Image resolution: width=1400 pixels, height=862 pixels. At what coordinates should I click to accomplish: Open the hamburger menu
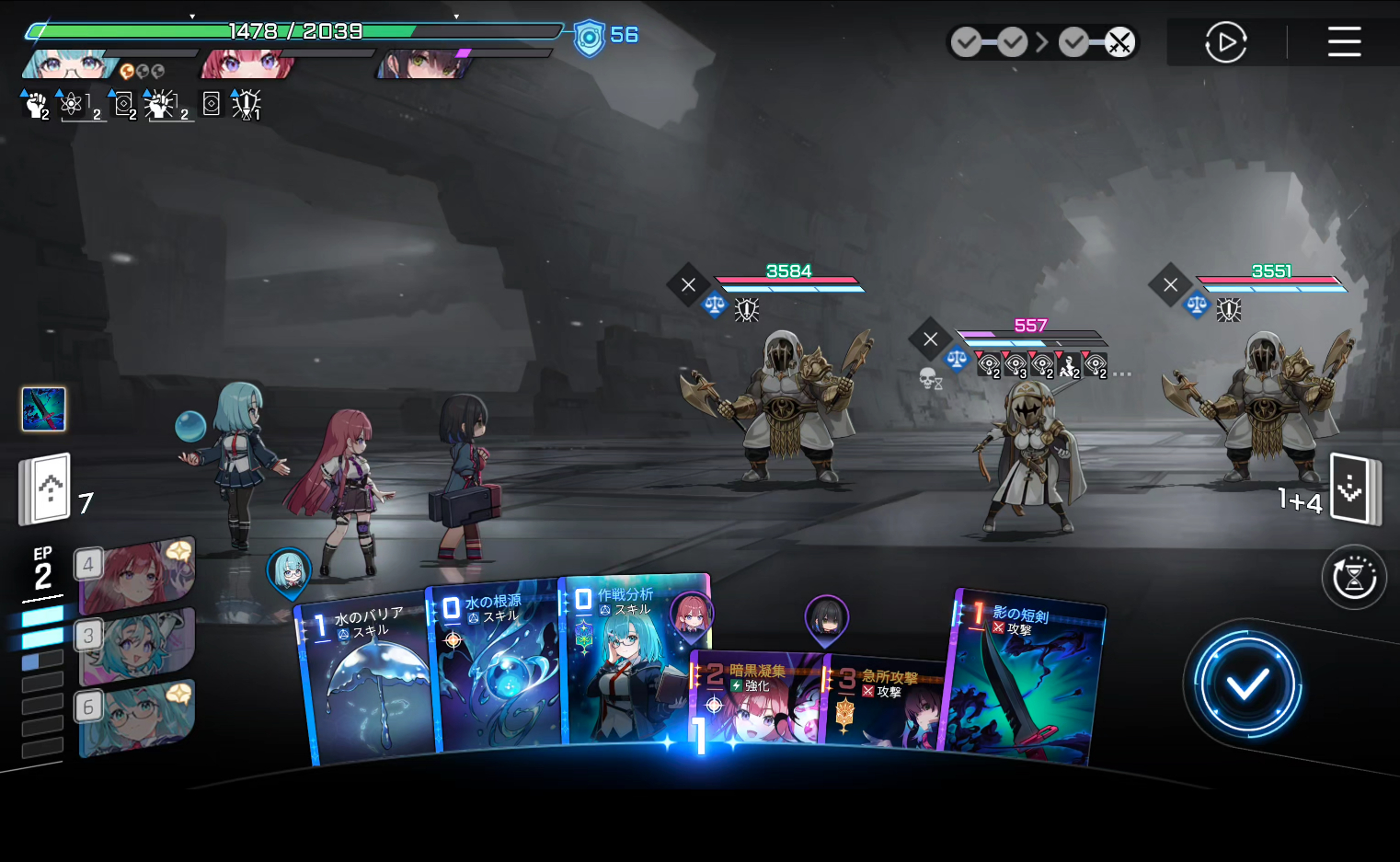tap(1344, 41)
